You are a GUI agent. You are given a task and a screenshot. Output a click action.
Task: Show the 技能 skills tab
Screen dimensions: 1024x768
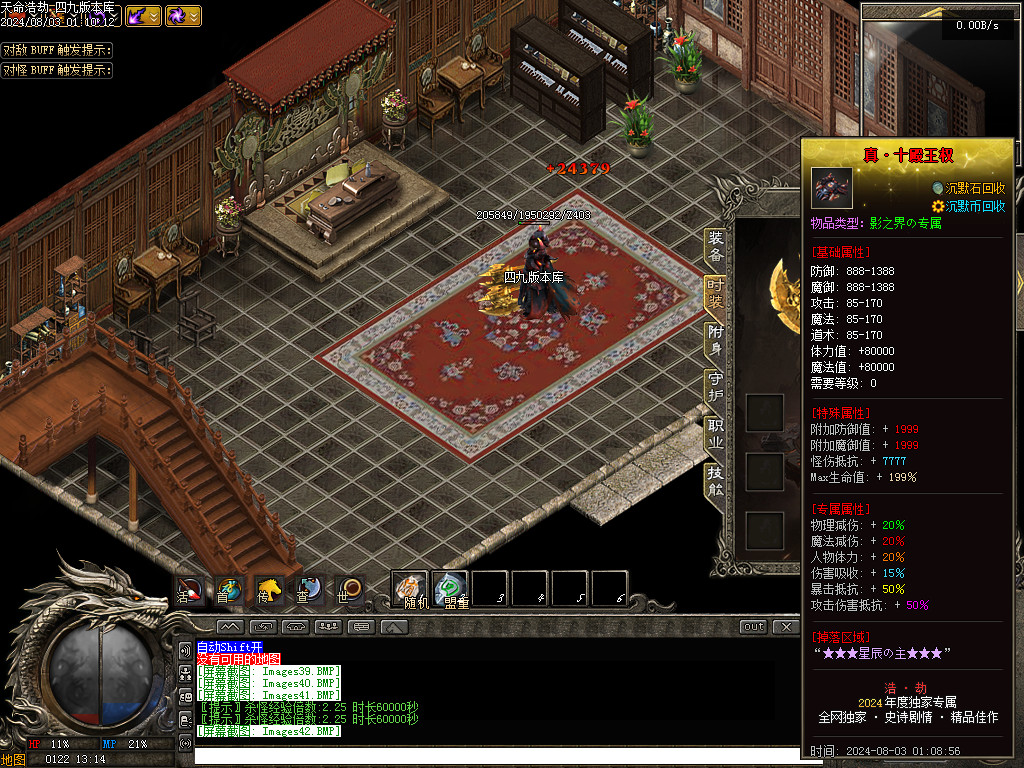(716, 480)
